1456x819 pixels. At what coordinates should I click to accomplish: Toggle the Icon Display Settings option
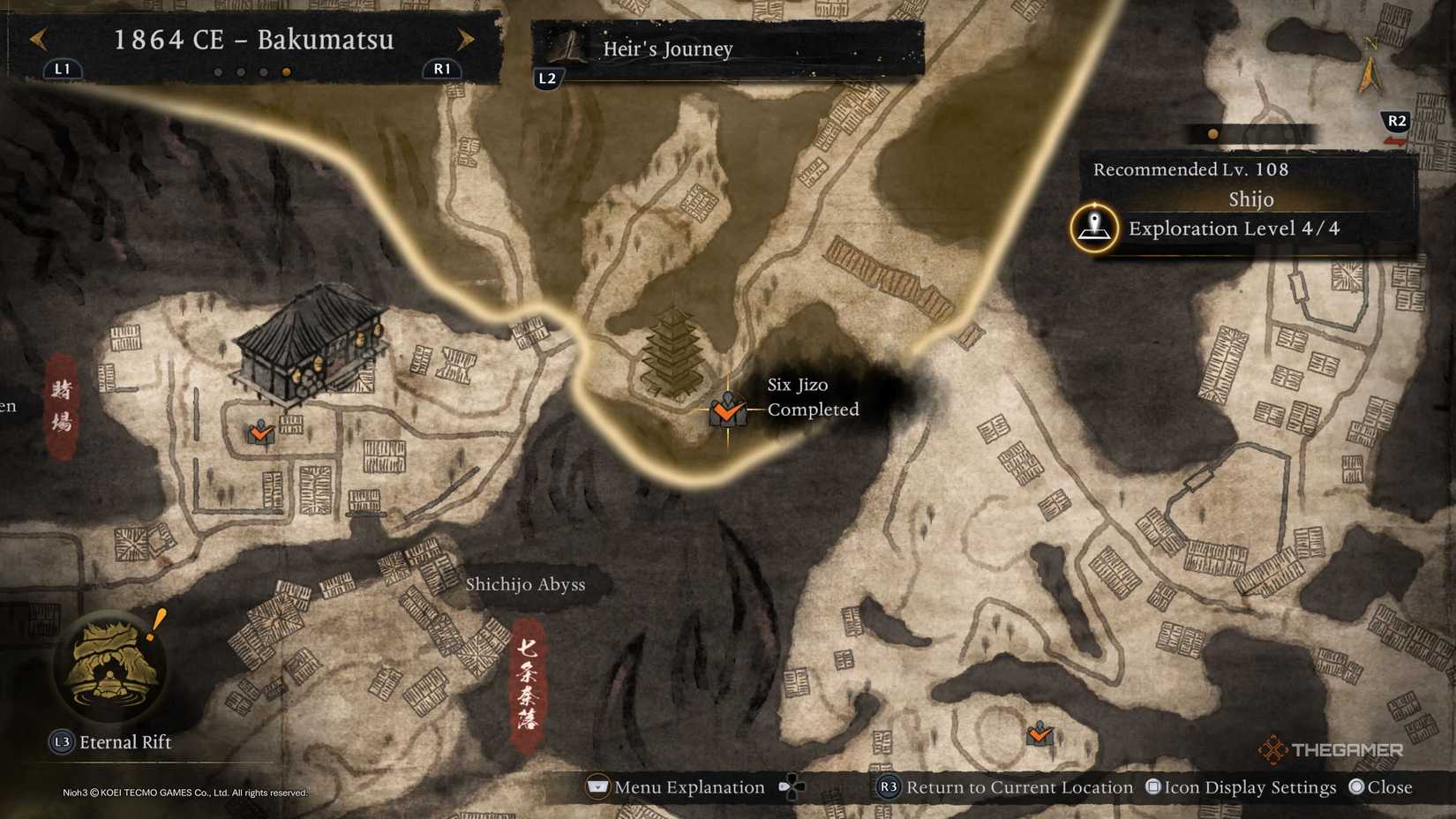(x=1241, y=786)
